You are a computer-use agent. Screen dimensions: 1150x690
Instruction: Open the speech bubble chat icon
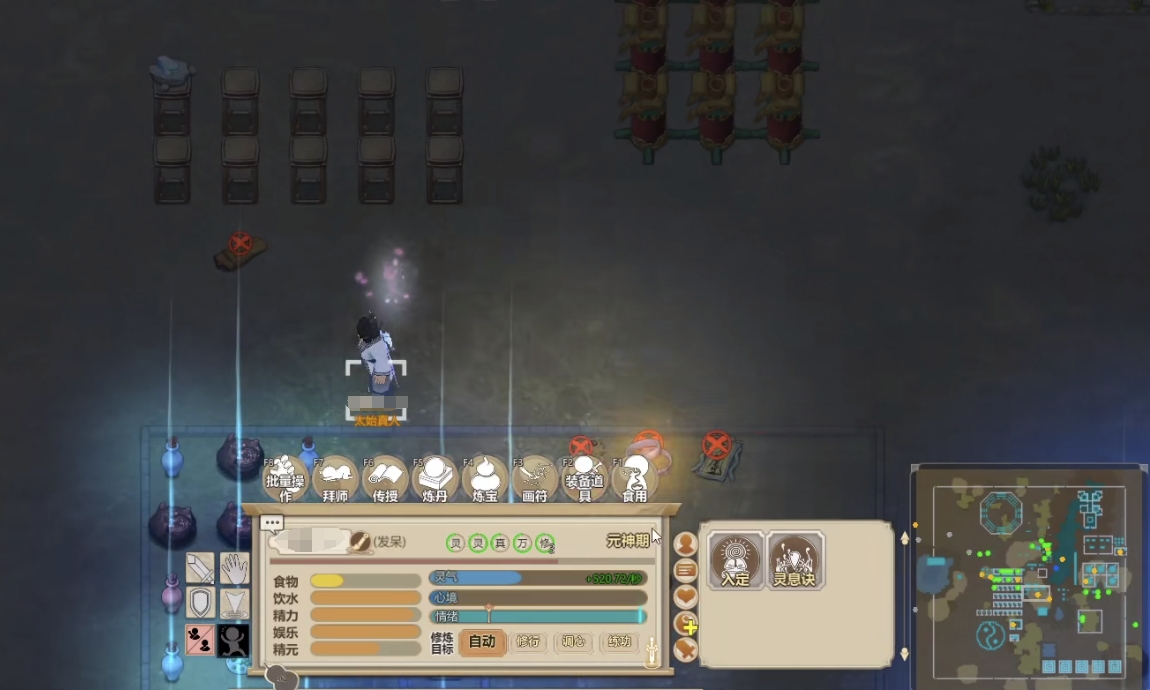272,522
